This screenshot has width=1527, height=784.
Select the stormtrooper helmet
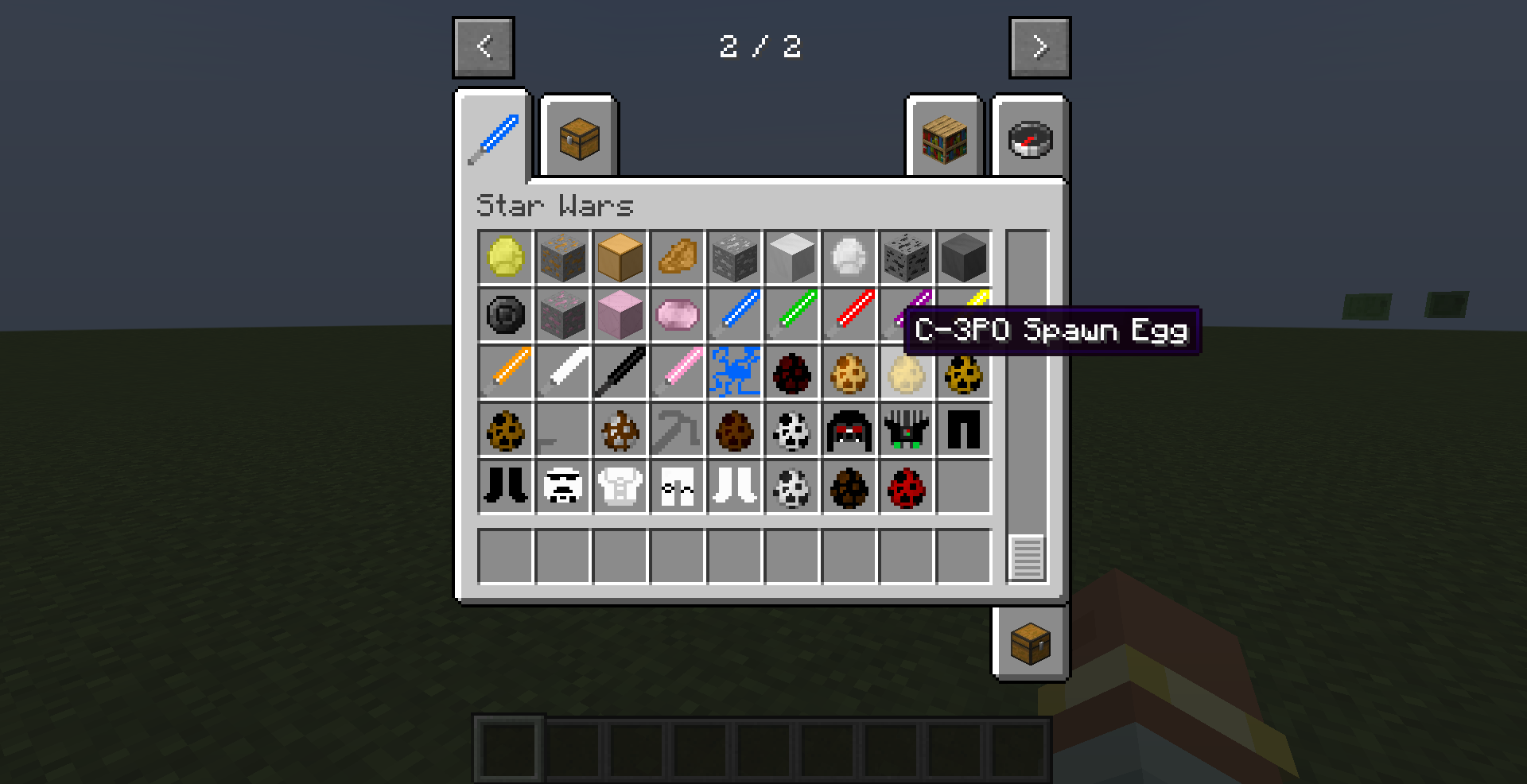pyautogui.click(x=563, y=486)
